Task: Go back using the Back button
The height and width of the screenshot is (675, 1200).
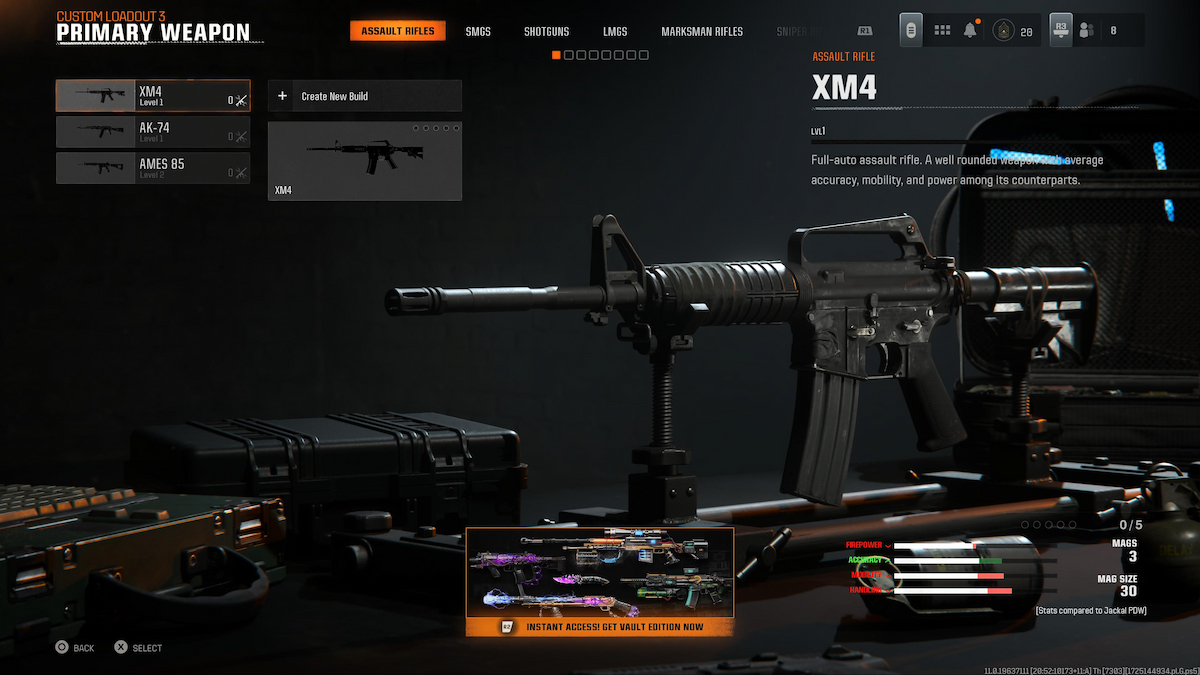Action: [x=75, y=648]
